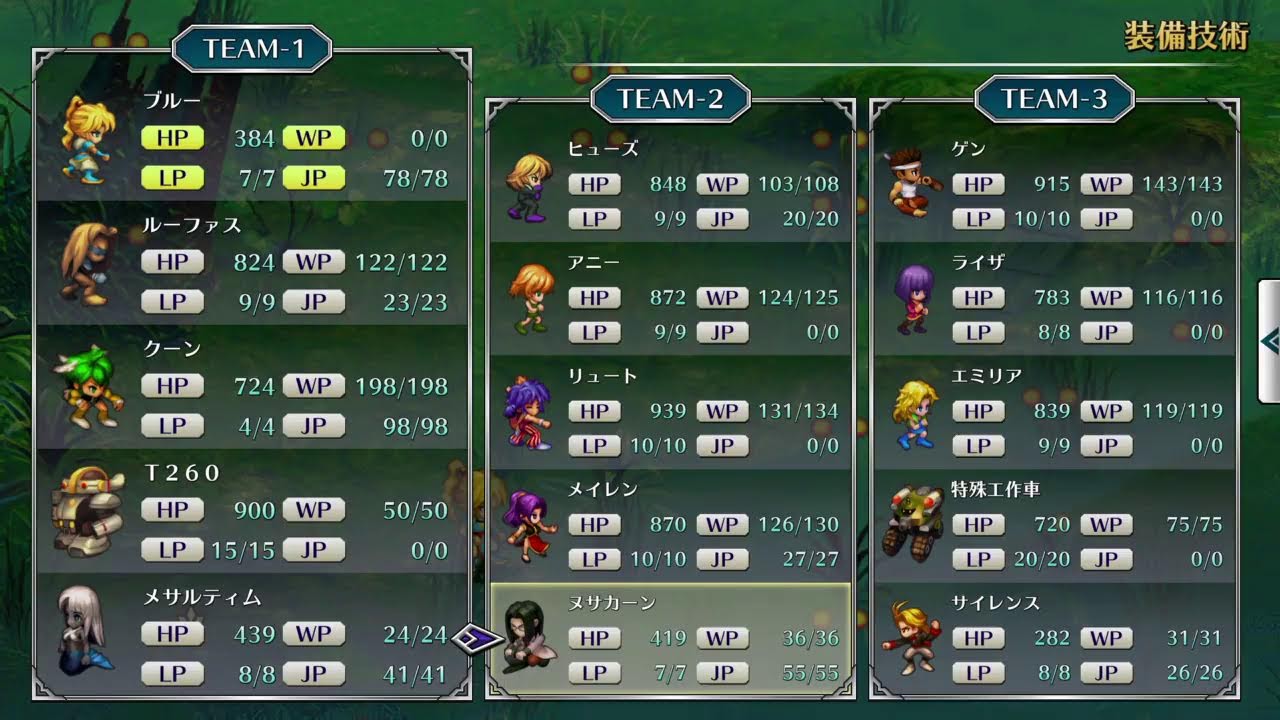Select クーン from the party list
This screenshot has width=1280, height=720.
(x=252, y=387)
